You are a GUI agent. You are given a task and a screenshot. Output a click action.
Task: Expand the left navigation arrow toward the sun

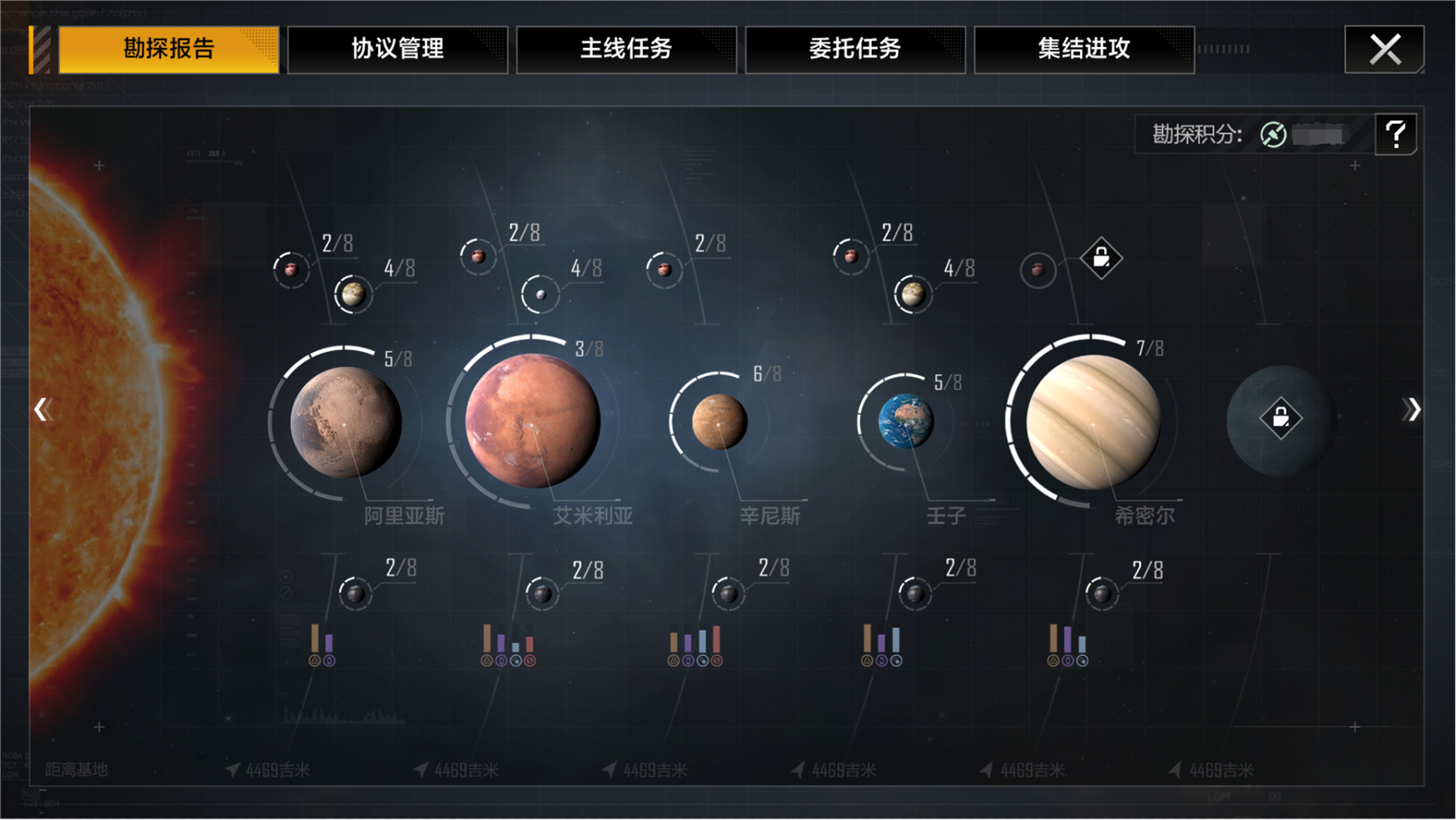coord(44,410)
